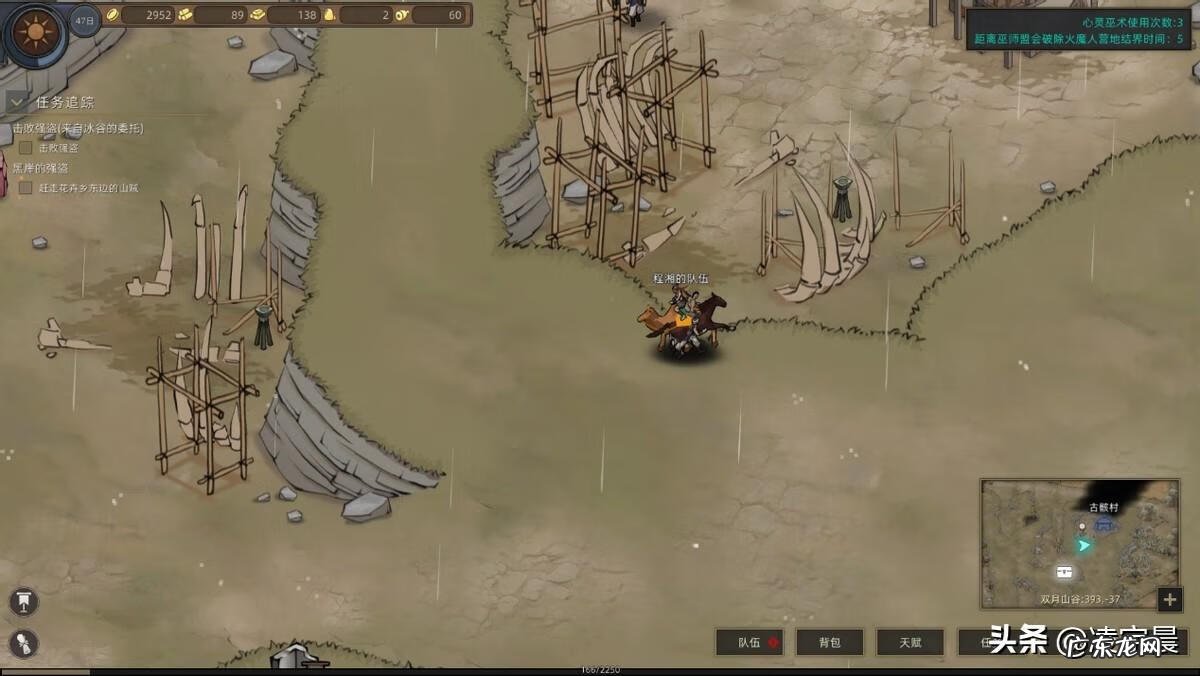The image size is (1200, 676).
Task: Open the 背包 (Backpack) inventory
Action: coord(829,642)
